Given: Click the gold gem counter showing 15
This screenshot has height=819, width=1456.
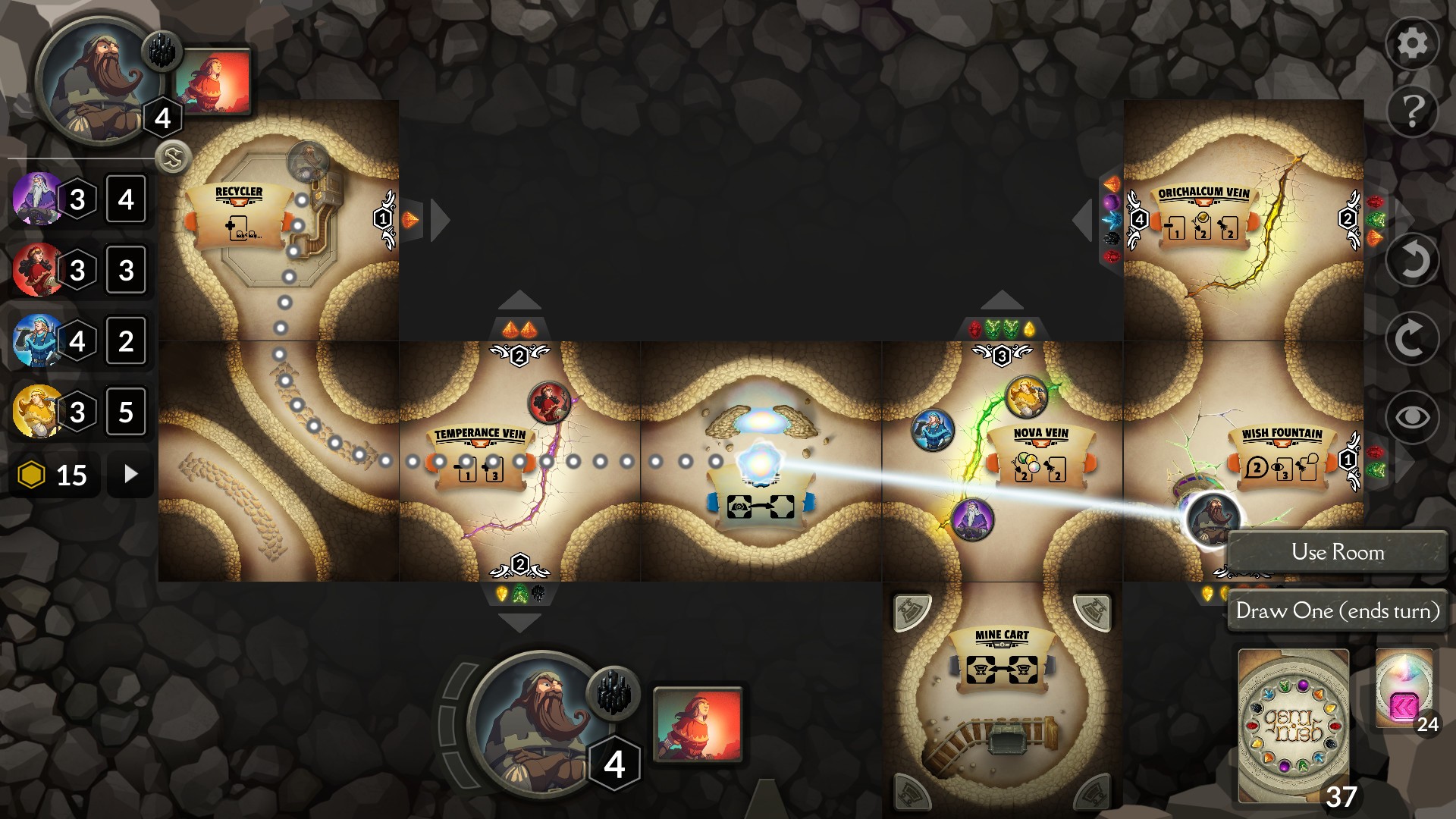Looking at the screenshot, I should click(53, 474).
